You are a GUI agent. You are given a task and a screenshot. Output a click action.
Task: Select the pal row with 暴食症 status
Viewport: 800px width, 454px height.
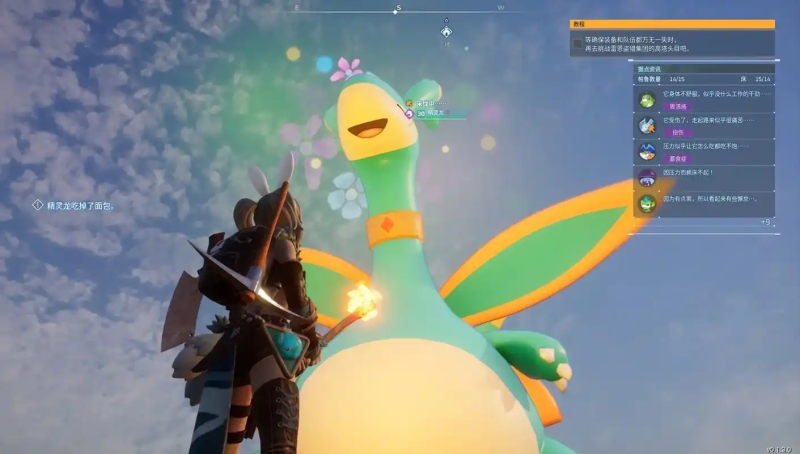coord(704,152)
